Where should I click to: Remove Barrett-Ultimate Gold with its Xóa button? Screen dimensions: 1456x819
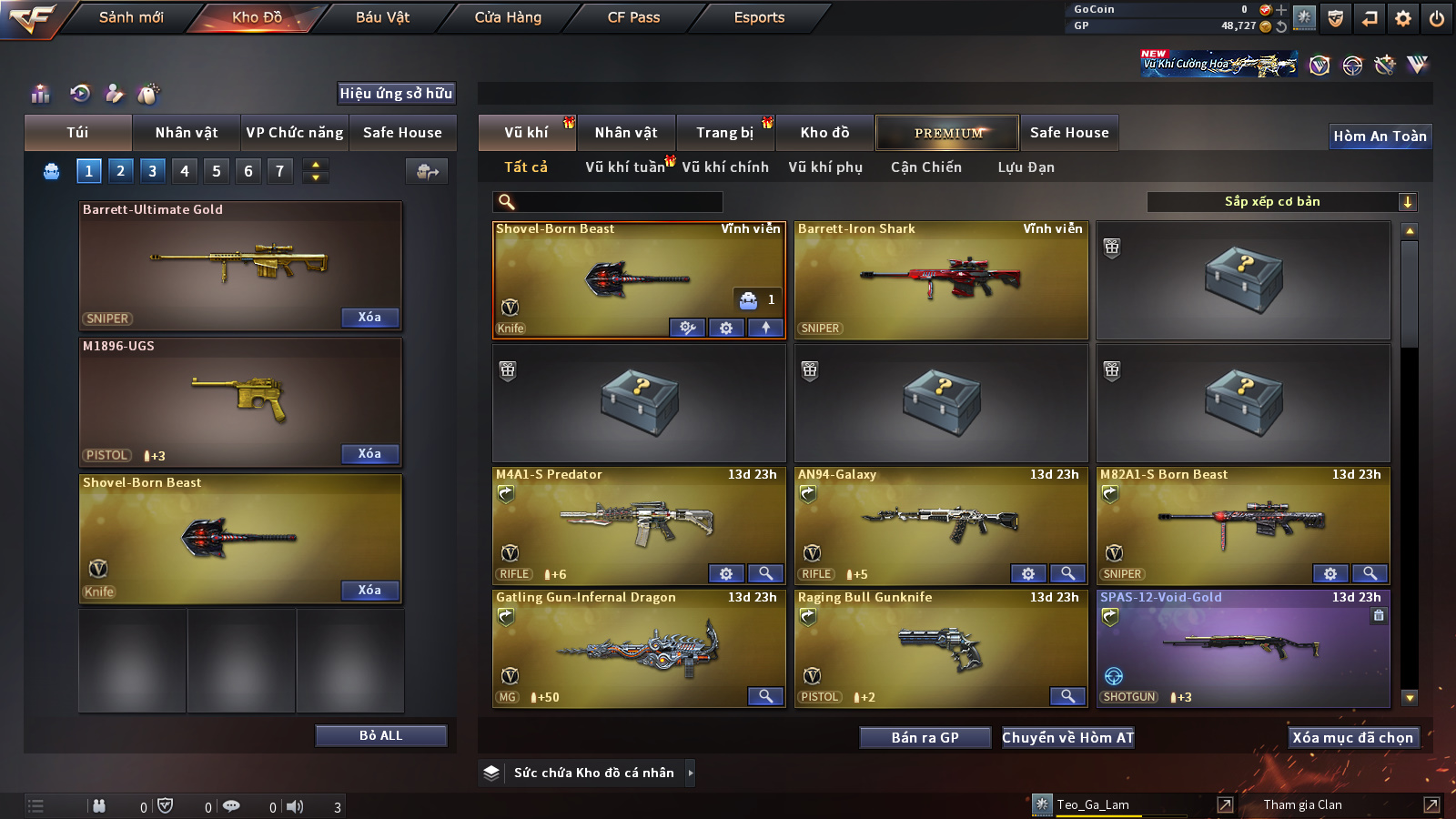pos(369,318)
